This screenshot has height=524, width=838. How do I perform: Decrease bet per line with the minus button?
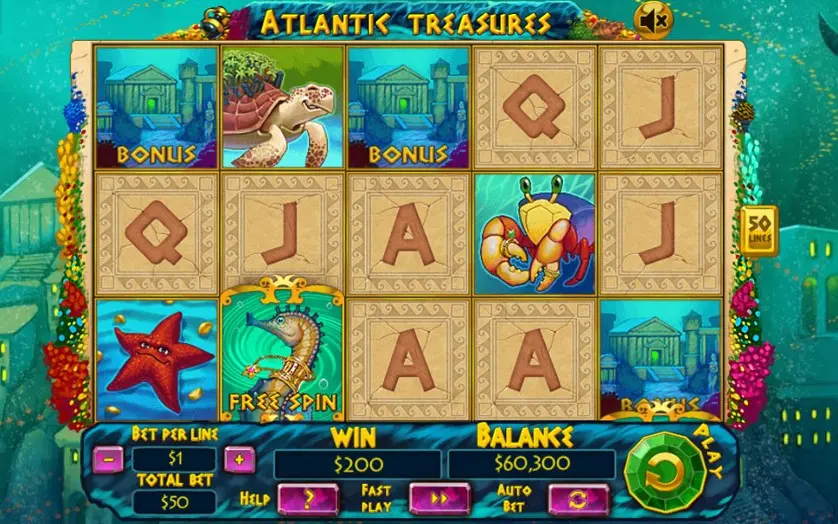(x=111, y=460)
